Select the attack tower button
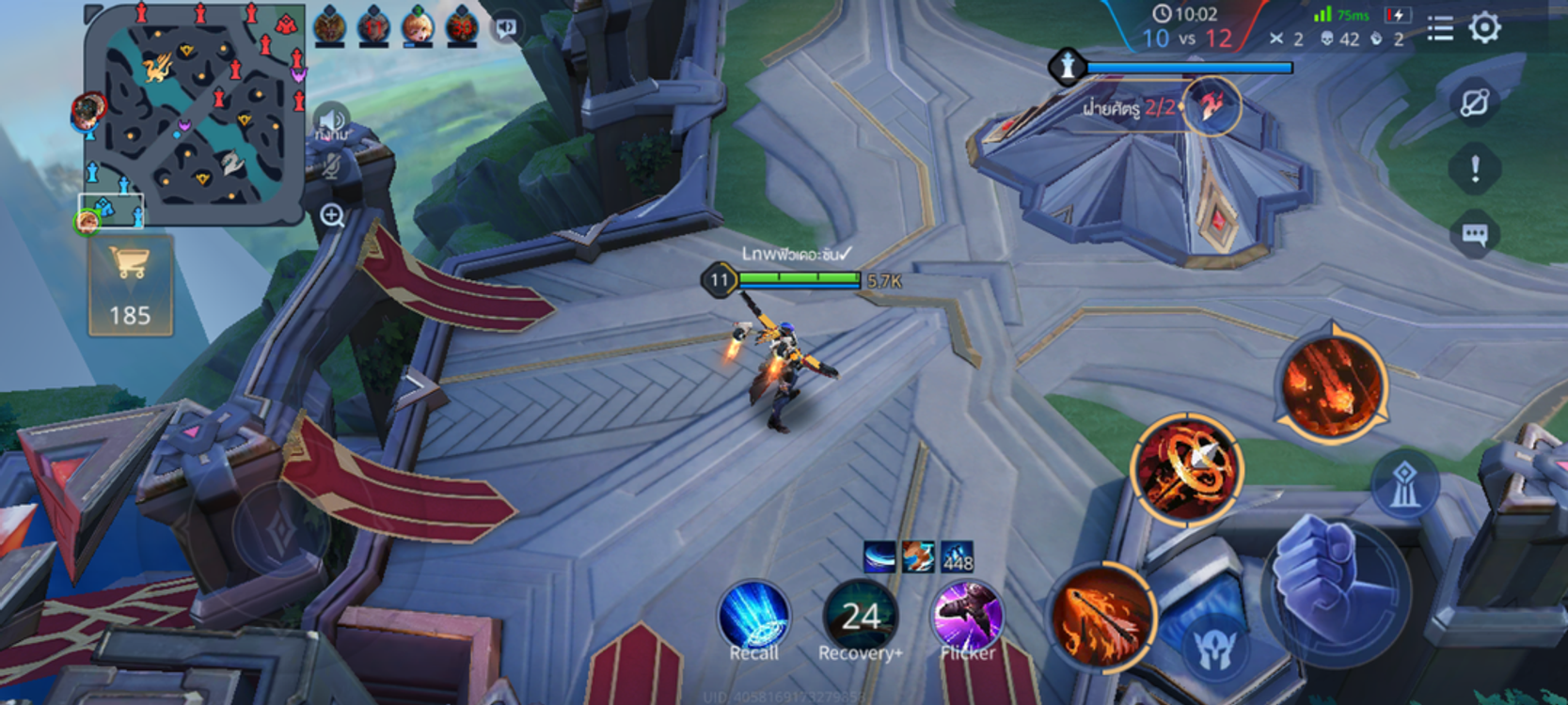 1403,485
